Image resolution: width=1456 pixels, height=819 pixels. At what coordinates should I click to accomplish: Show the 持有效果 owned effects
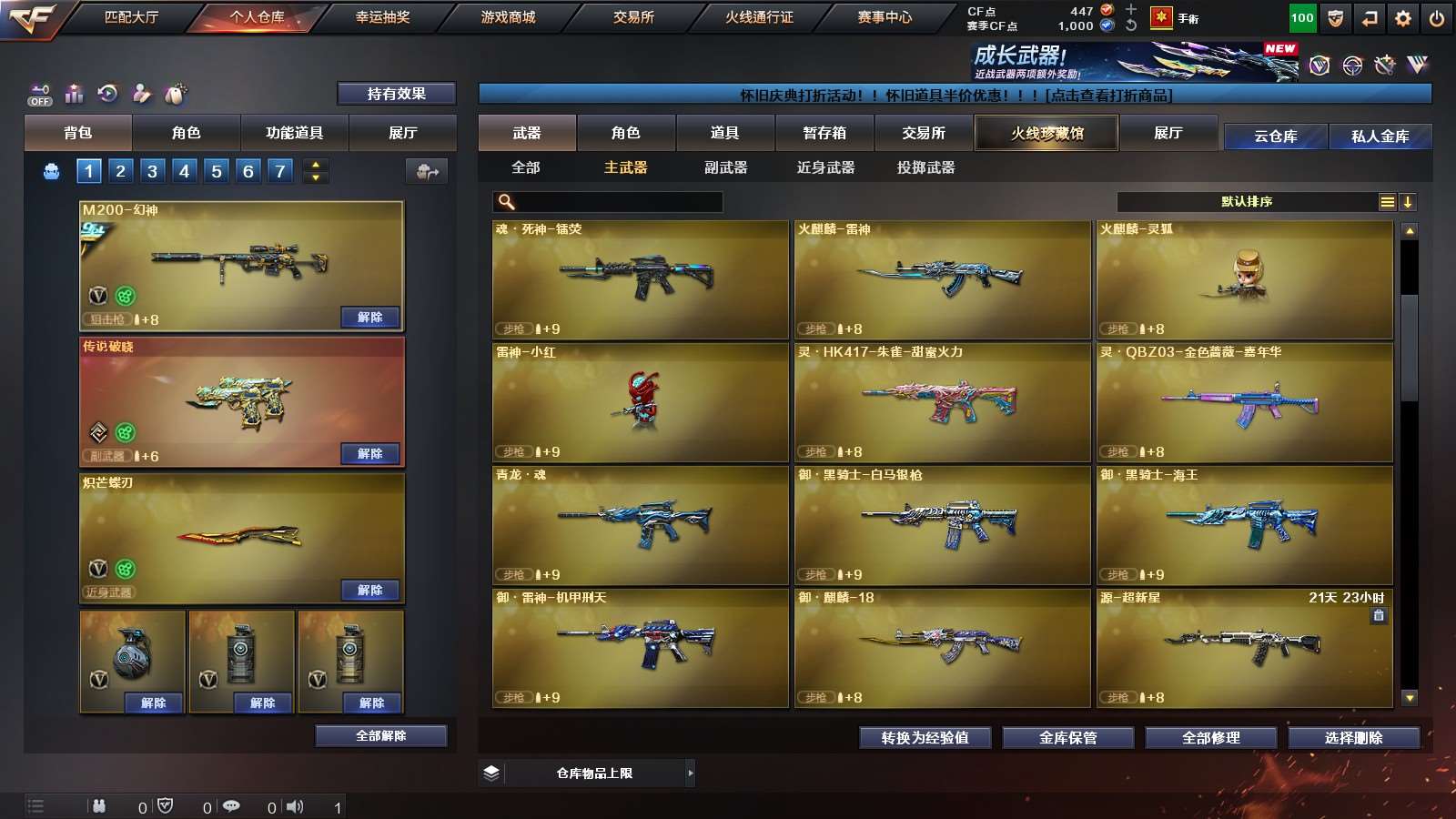[396, 94]
